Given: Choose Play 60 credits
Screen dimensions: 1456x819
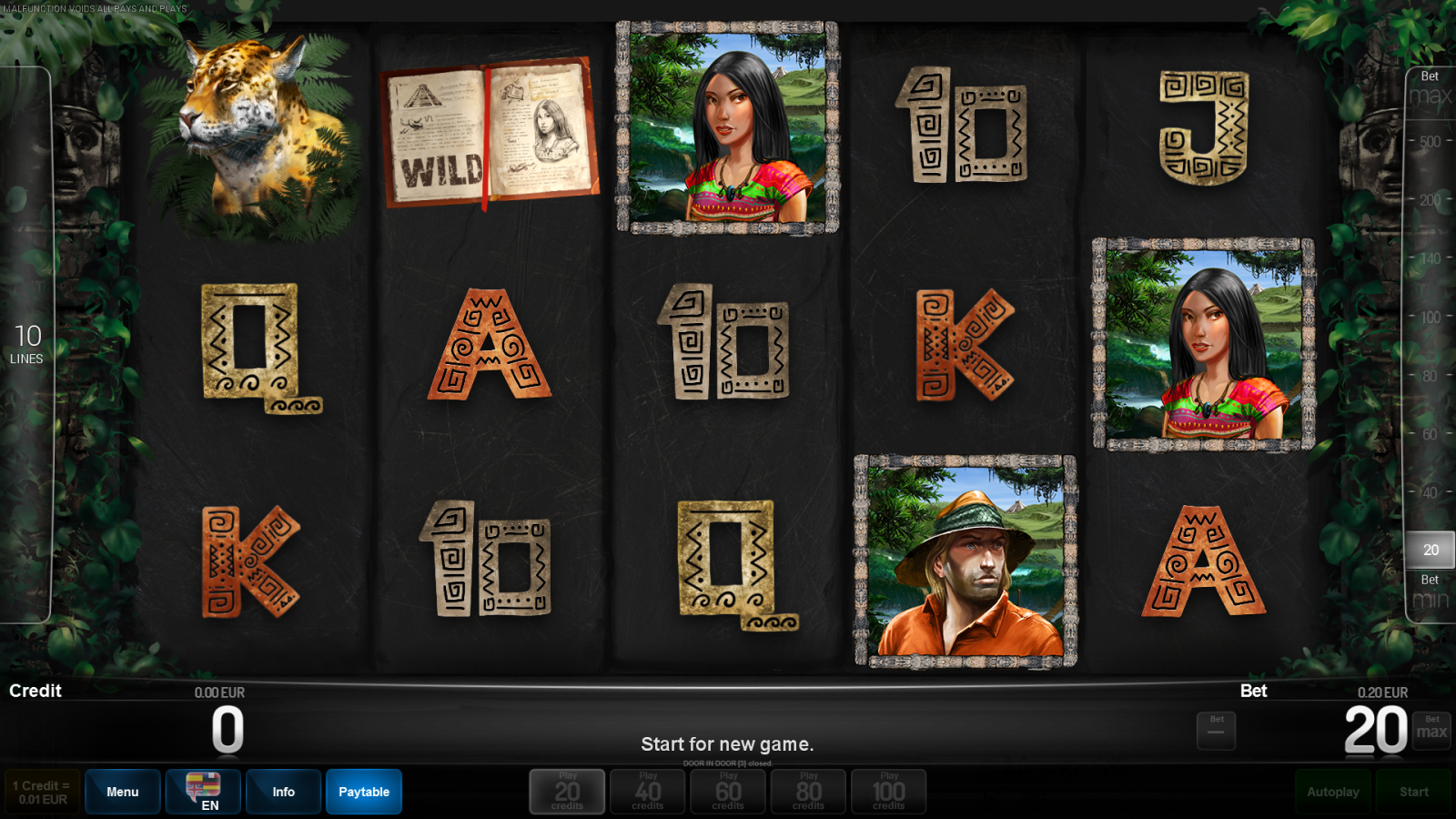Looking at the screenshot, I should [728, 792].
